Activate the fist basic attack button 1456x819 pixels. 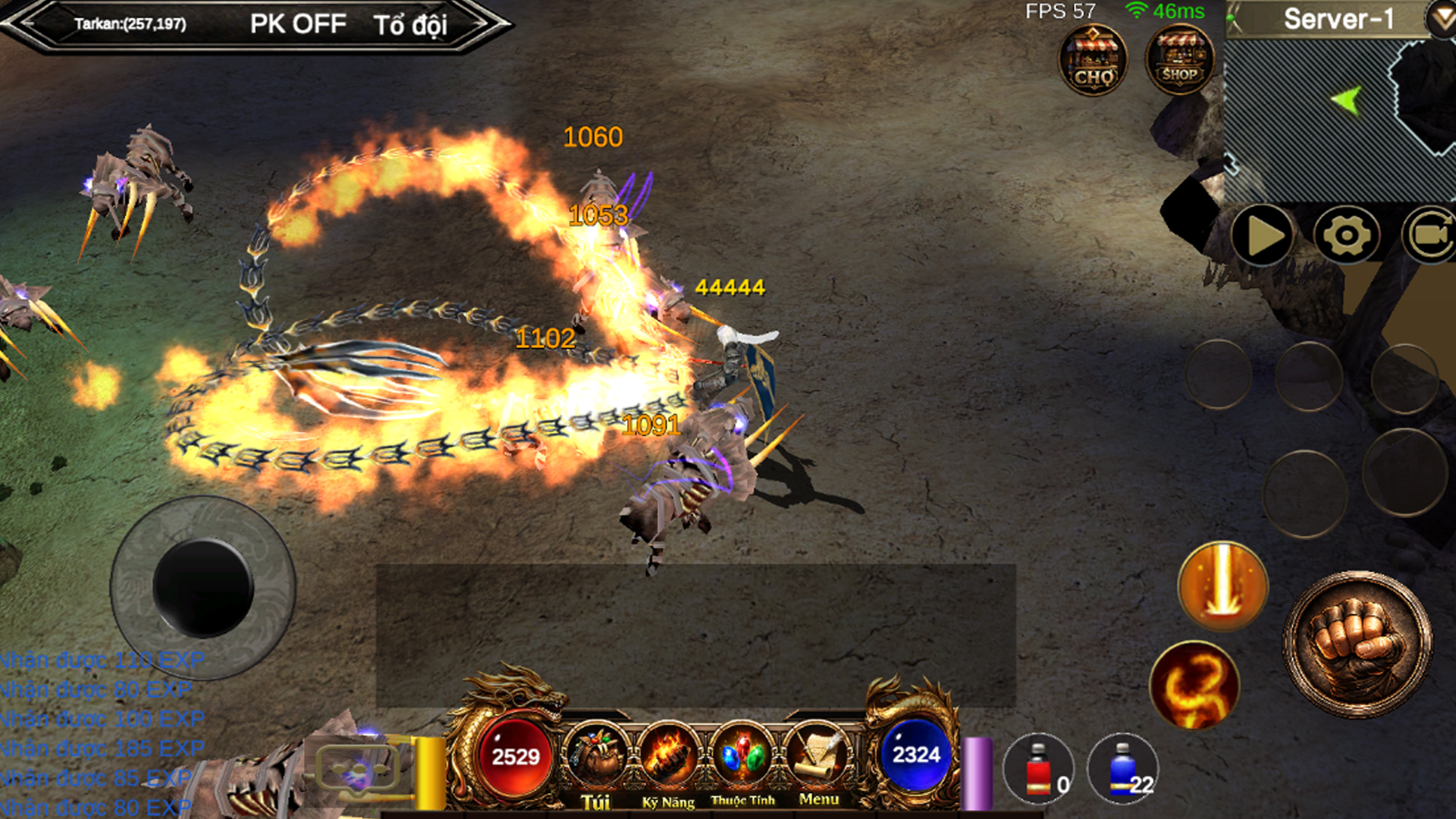1357,645
